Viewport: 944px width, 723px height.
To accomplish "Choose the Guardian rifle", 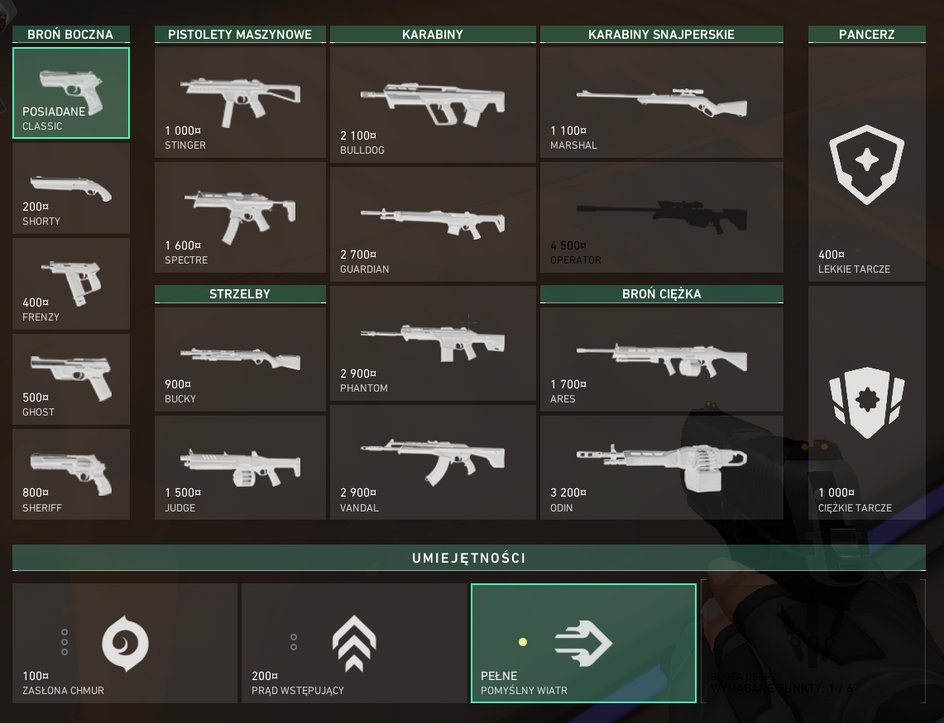I will 432,223.
